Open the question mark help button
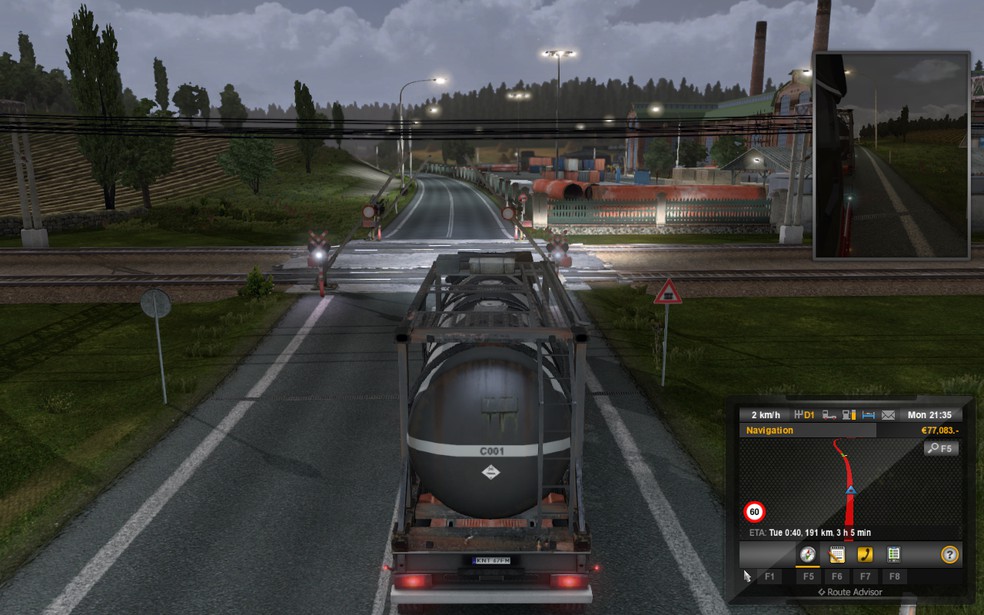Viewport: 984px width, 615px height. [949, 554]
